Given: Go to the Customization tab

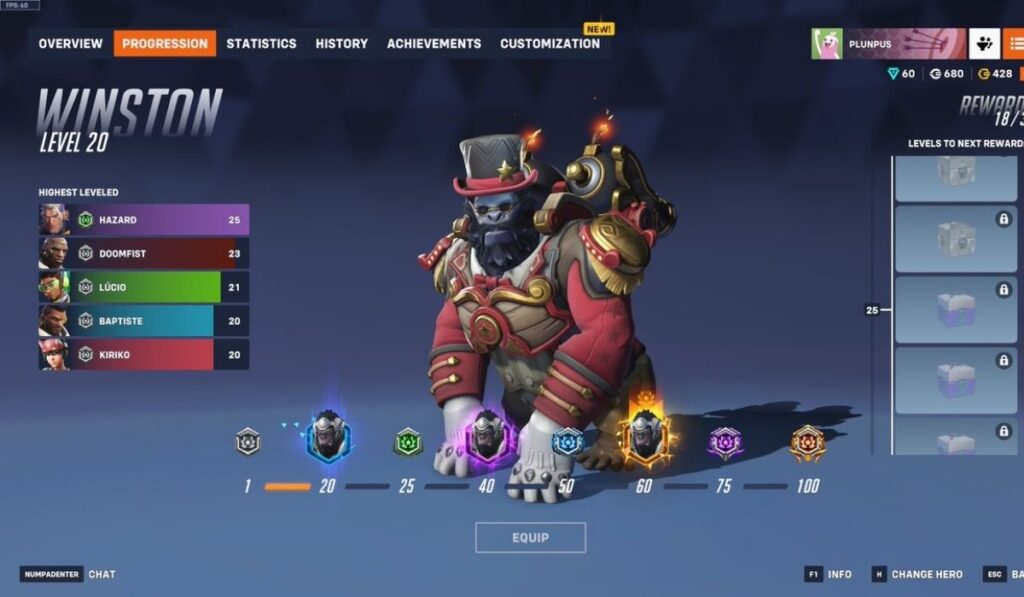Looking at the screenshot, I should [550, 43].
